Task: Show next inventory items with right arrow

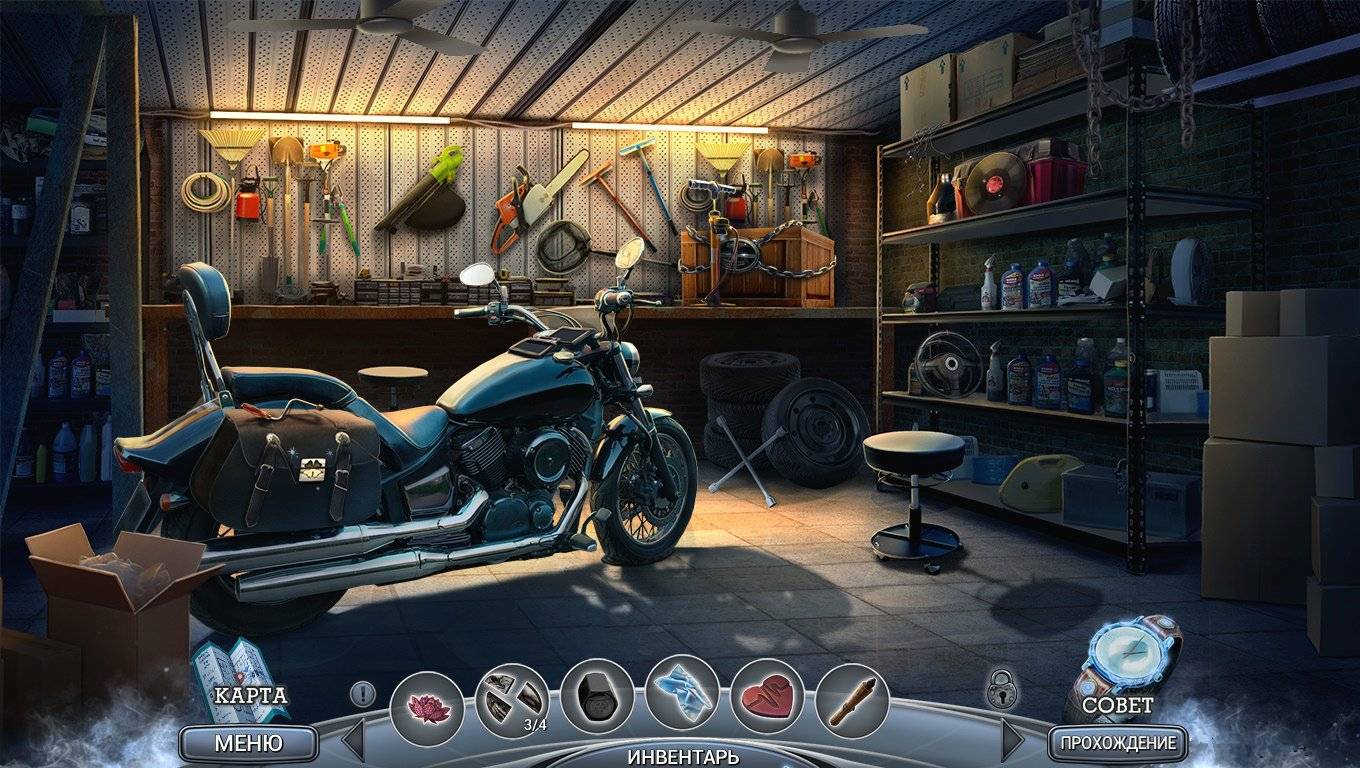Action: [1012, 741]
